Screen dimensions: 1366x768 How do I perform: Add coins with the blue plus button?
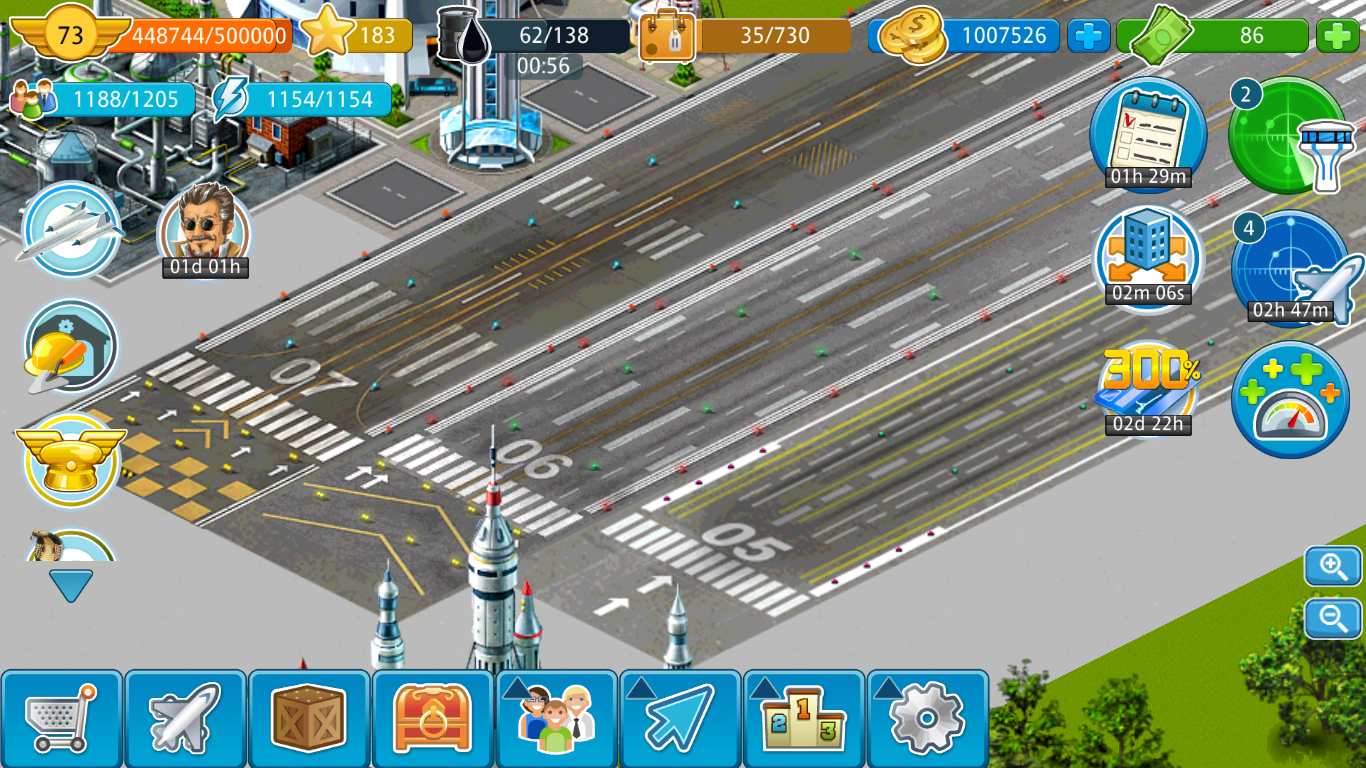(x=1088, y=36)
